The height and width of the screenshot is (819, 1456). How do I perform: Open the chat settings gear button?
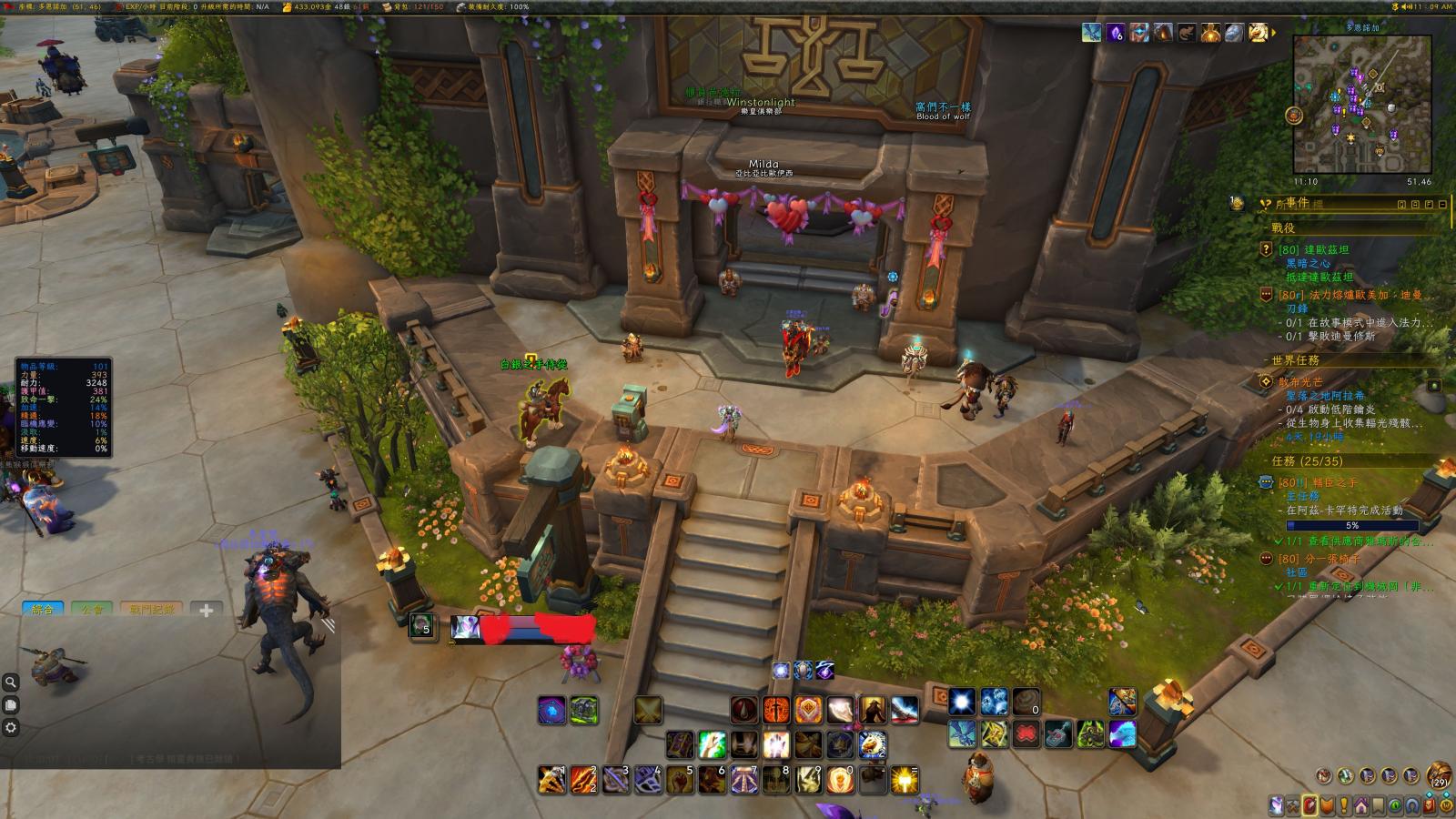[x=11, y=728]
